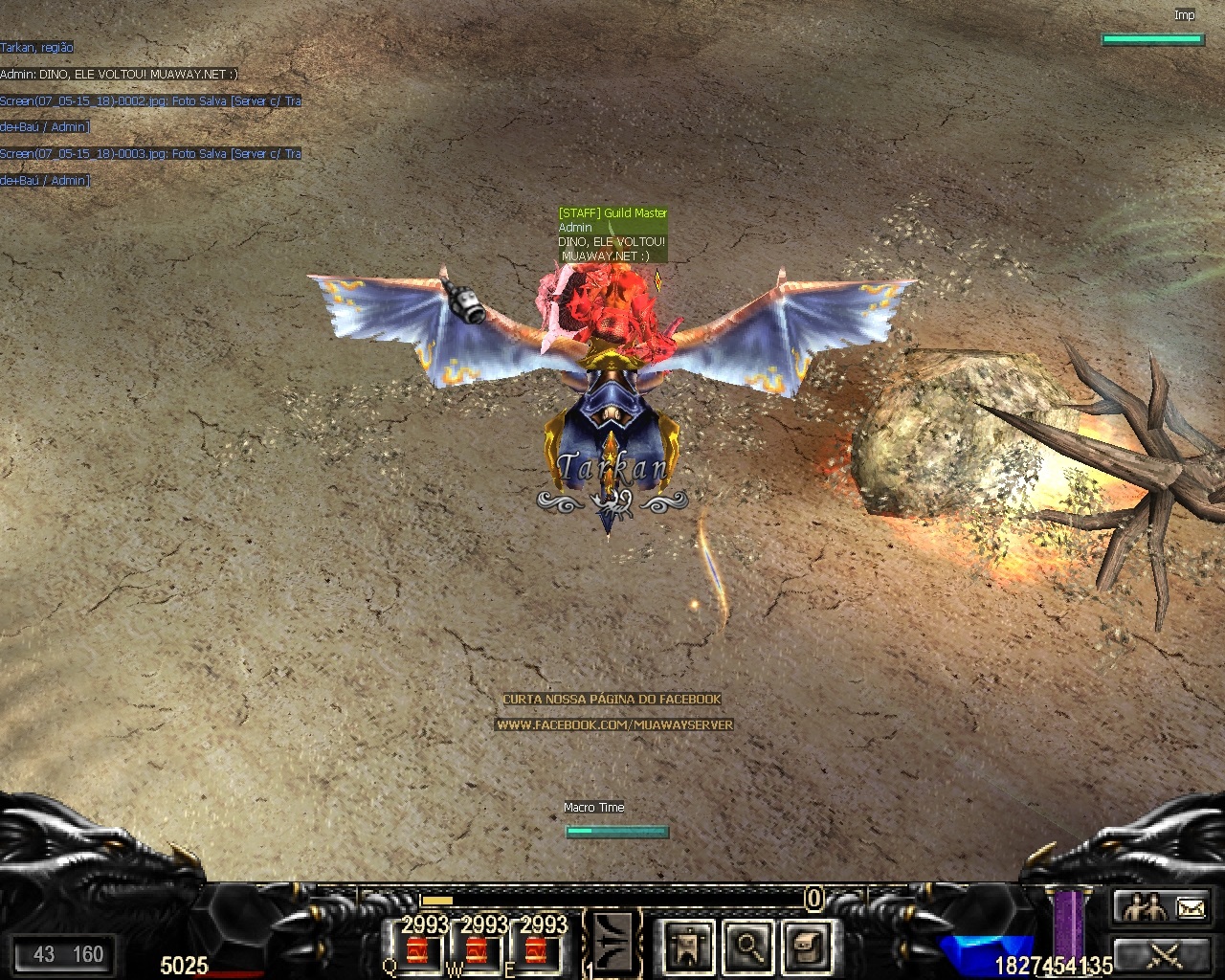The height and width of the screenshot is (980, 1225).
Task: Use the red potion in slot E
Action: click(536, 950)
